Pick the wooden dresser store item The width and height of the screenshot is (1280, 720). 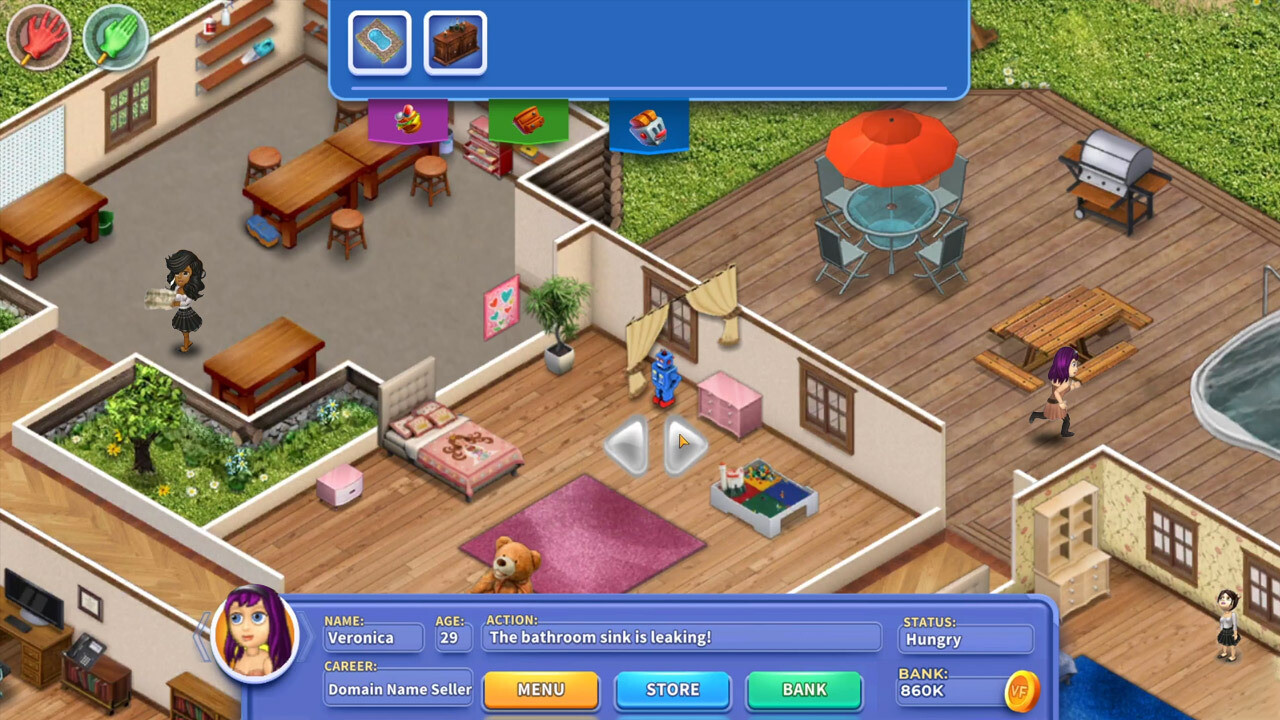(455, 42)
